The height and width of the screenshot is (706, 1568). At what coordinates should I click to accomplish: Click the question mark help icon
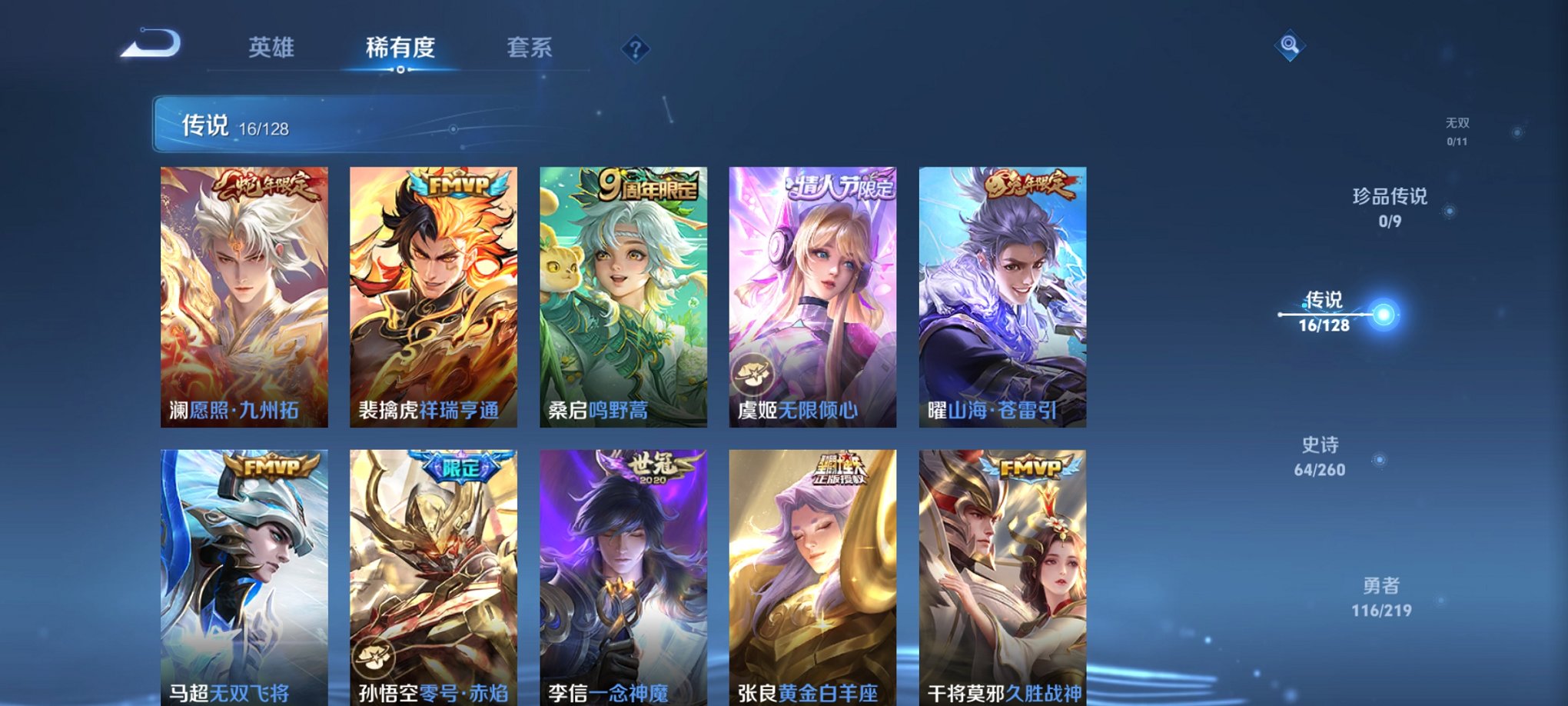pos(635,49)
